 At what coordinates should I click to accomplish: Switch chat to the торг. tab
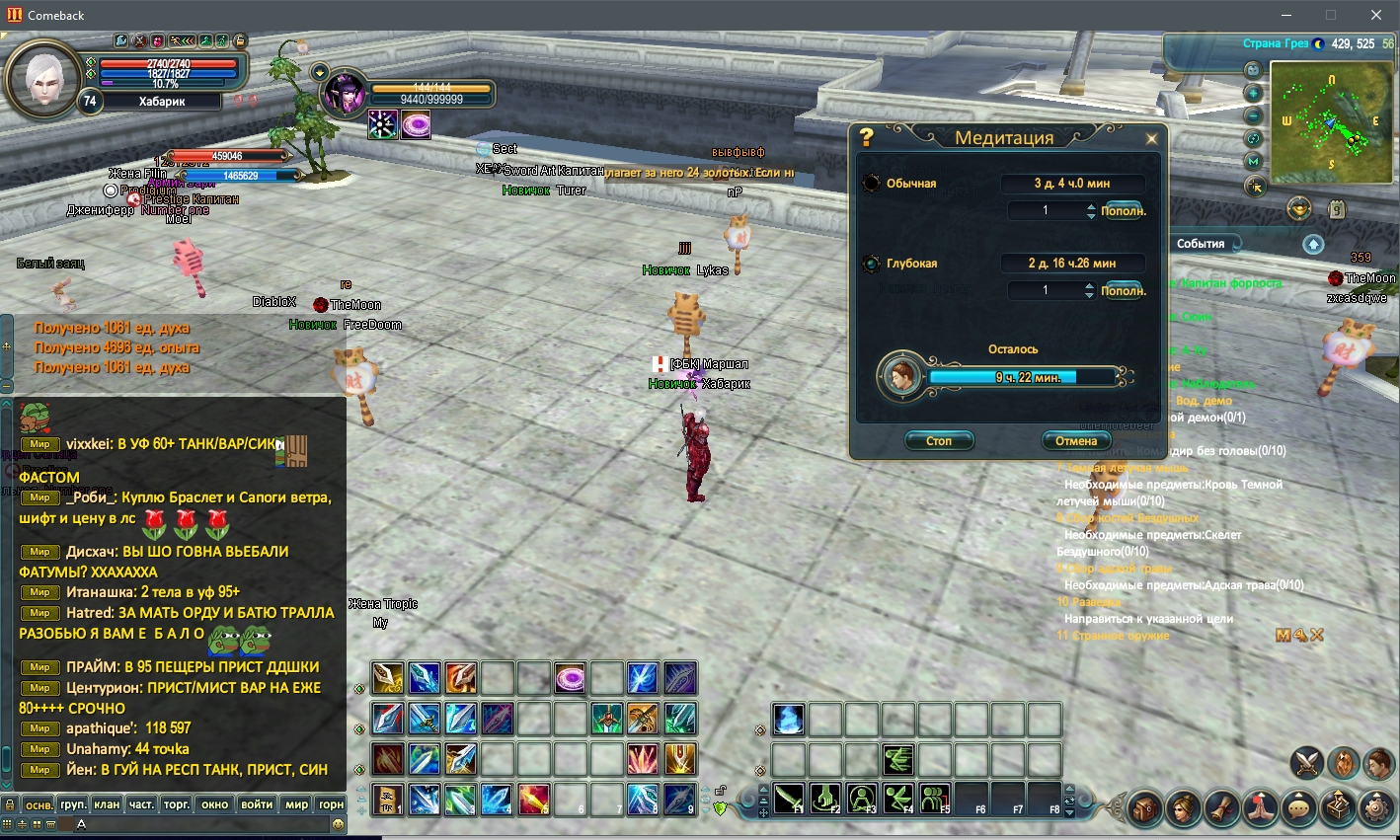coord(177,804)
